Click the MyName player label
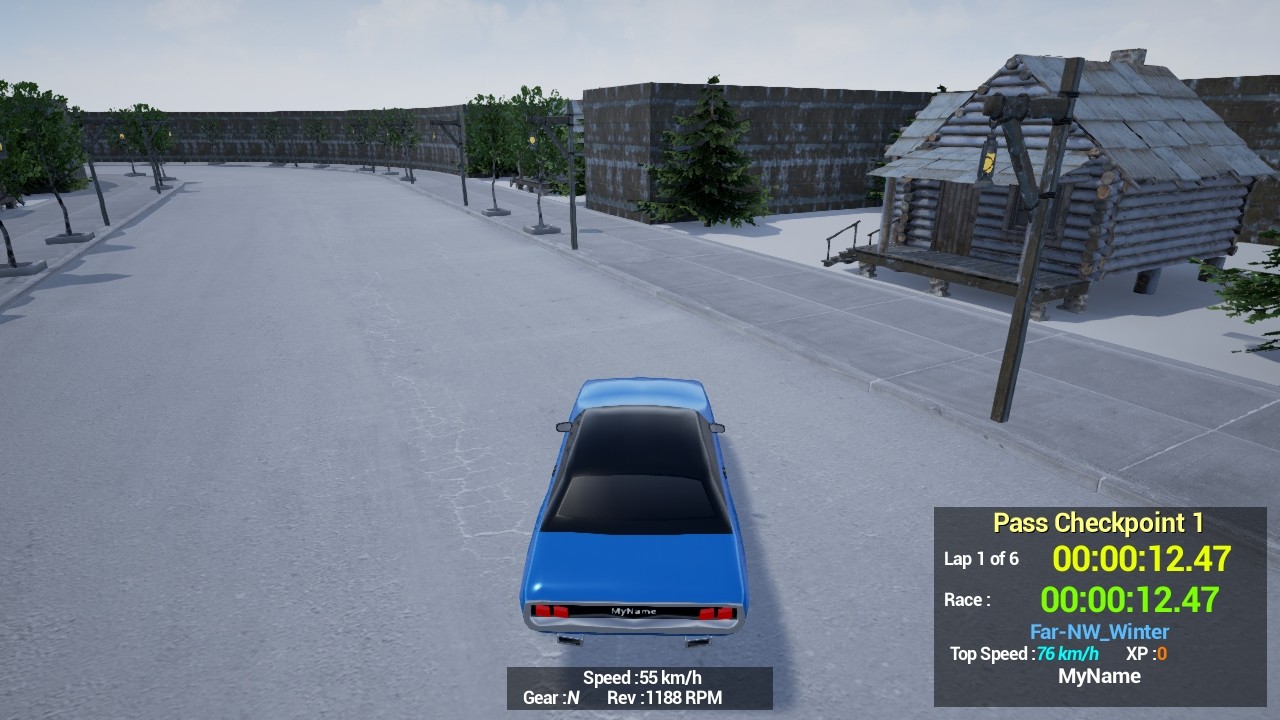 [1101, 676]
